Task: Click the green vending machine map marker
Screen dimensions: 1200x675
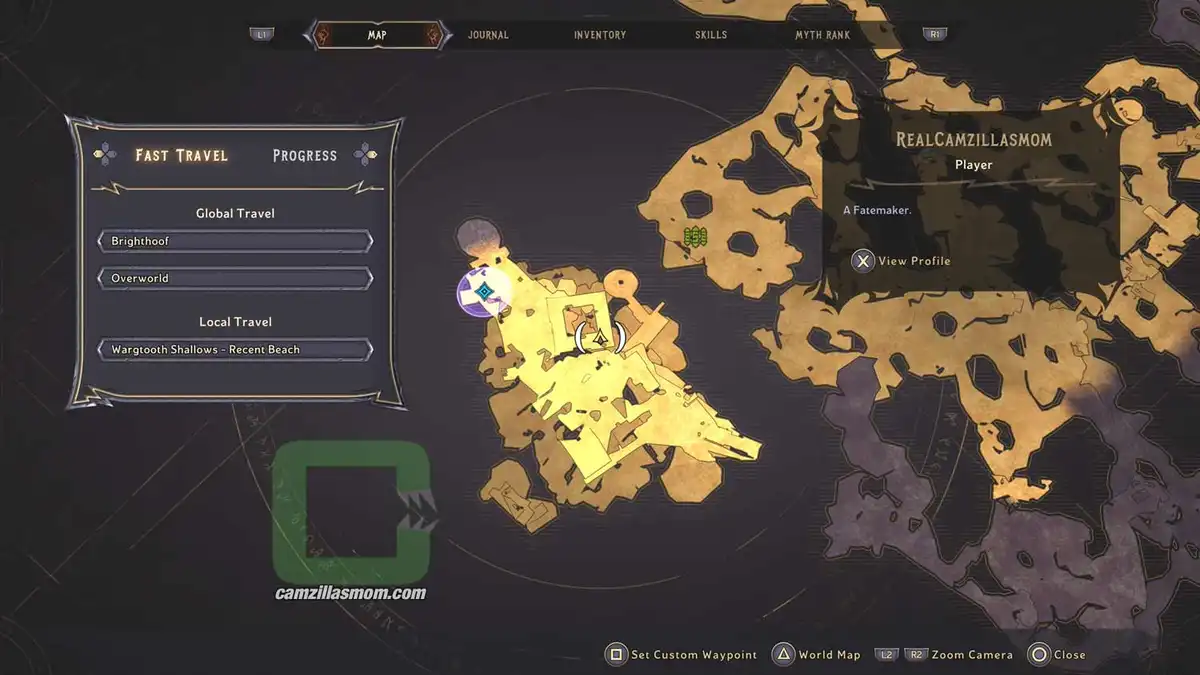Action: coord(696,237)
